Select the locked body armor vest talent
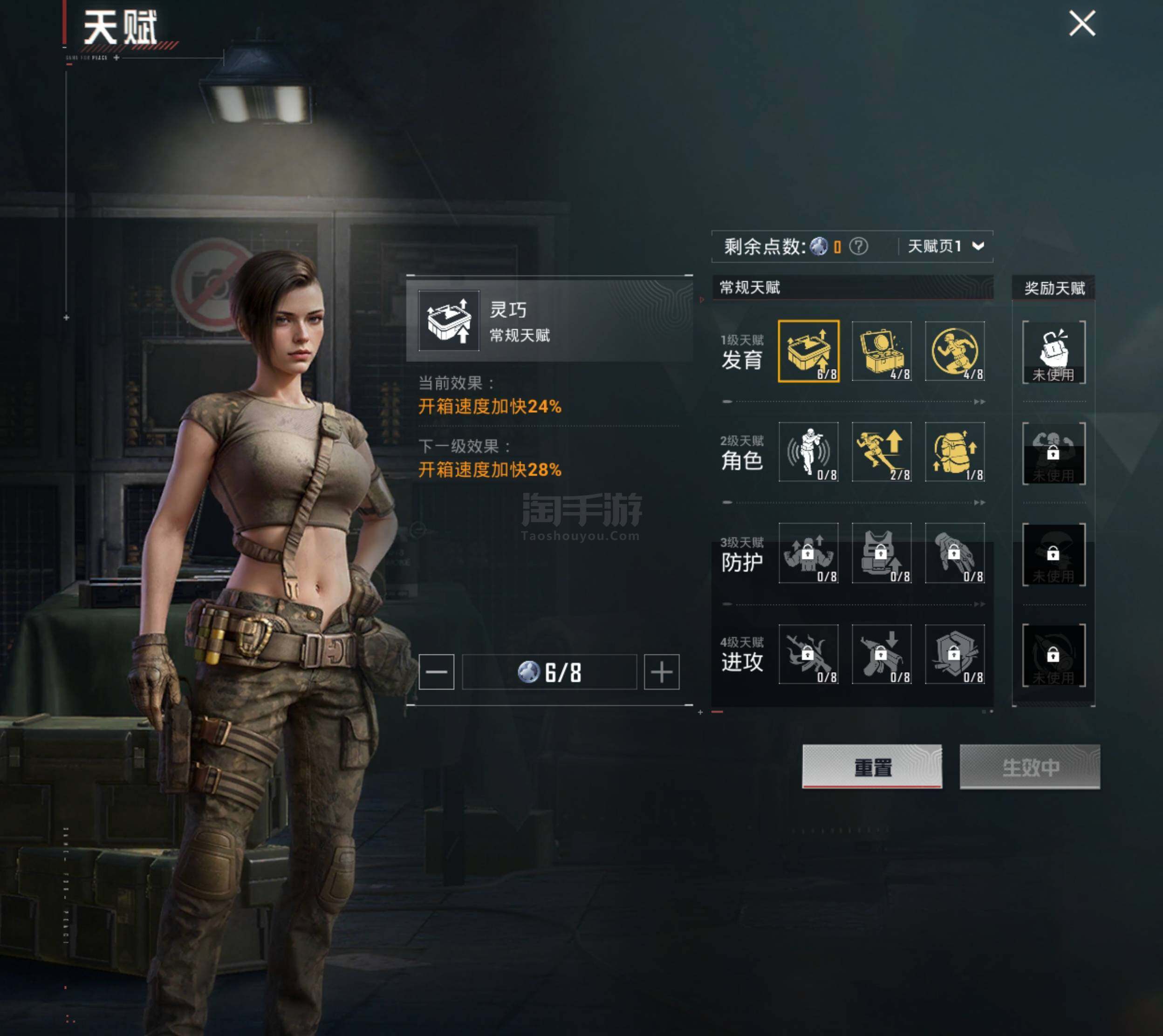The height and width of the screenshot is (1036, 1163). (x=881, y=553)
